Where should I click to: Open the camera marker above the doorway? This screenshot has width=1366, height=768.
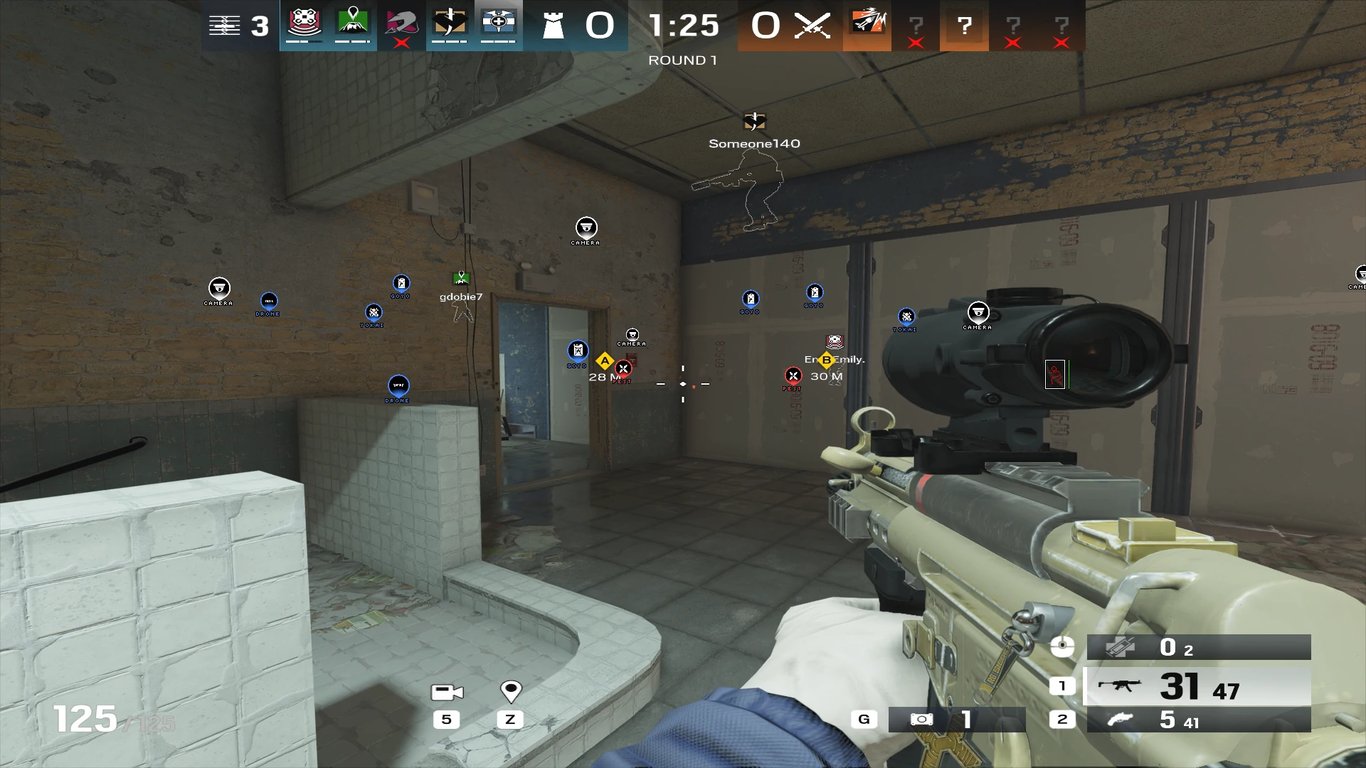pyautogui.click(x=585, y=229)
